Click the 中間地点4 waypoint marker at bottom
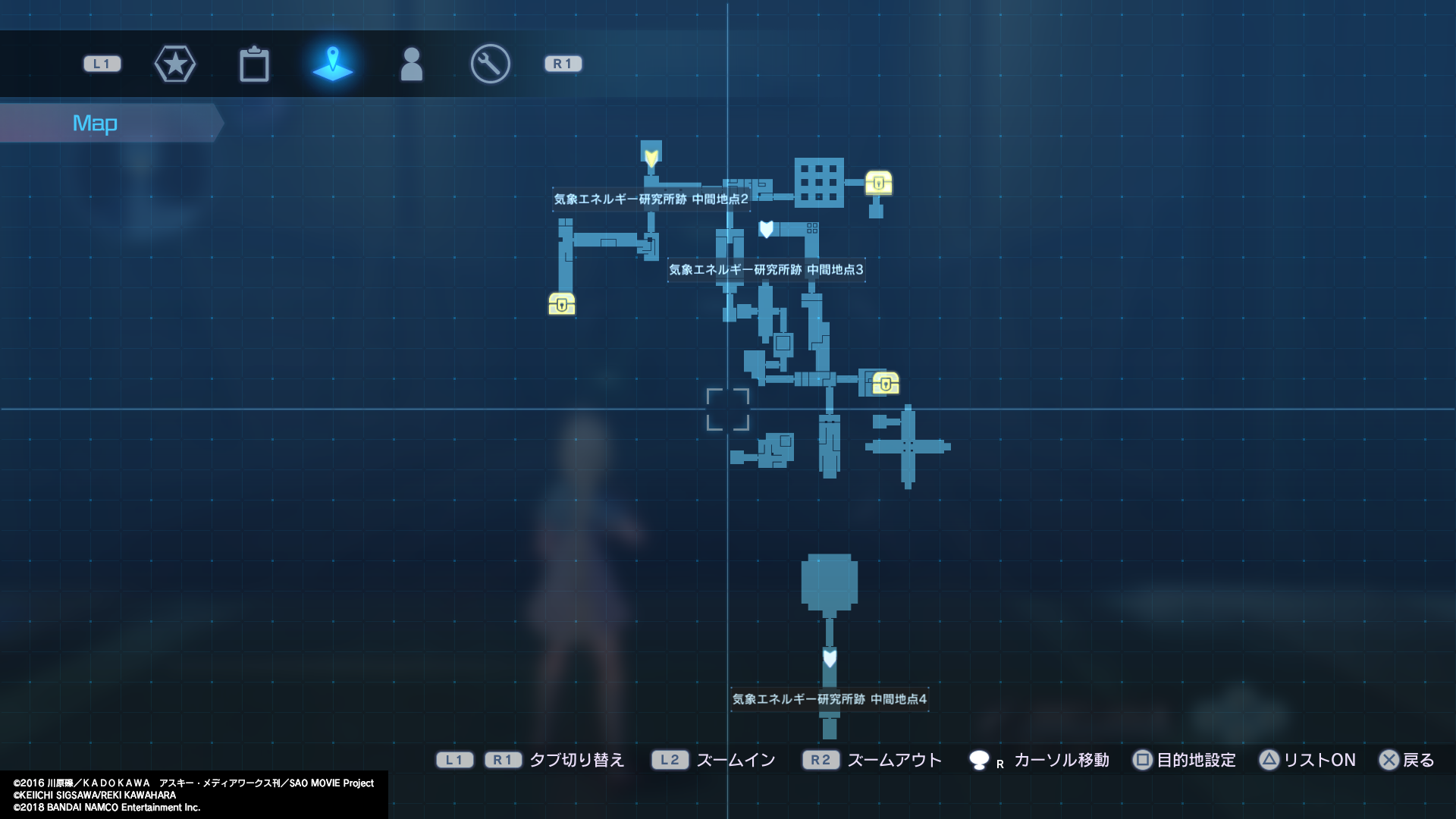The width and height of the screenshot is (1456, 819). pos(828,660)
